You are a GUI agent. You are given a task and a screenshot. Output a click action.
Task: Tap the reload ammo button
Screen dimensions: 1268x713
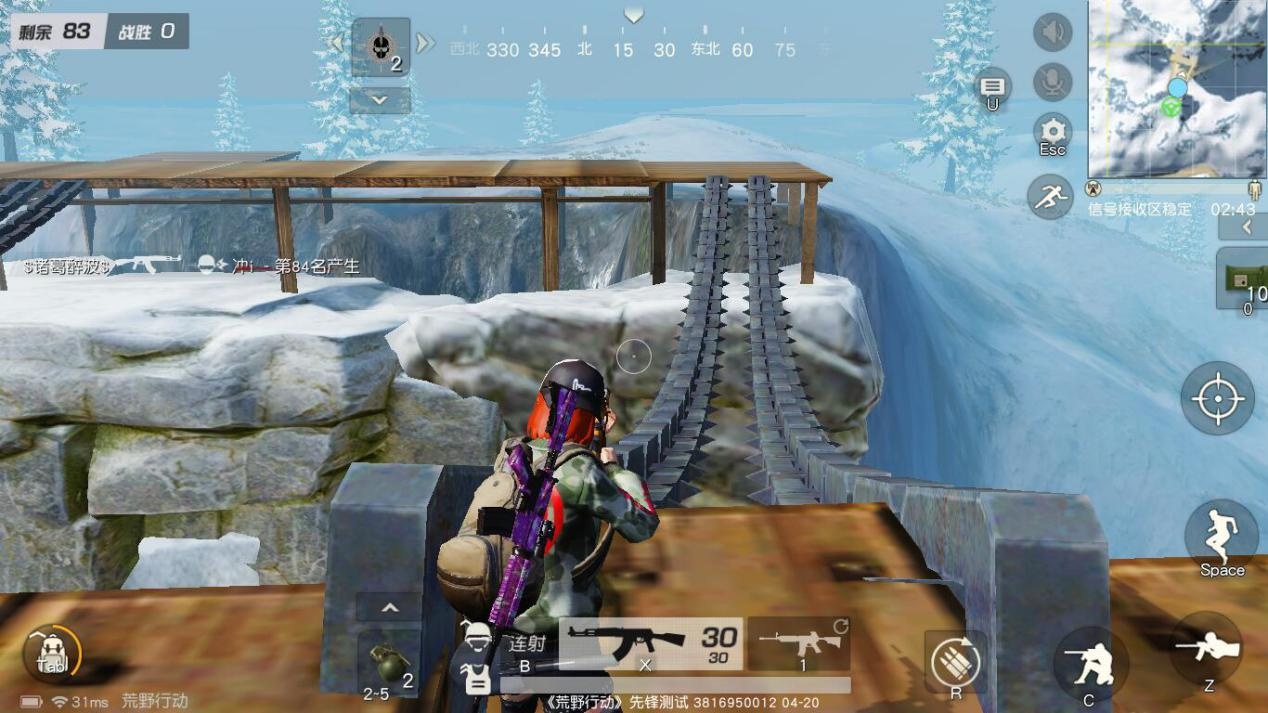click(x=955, y=663)
